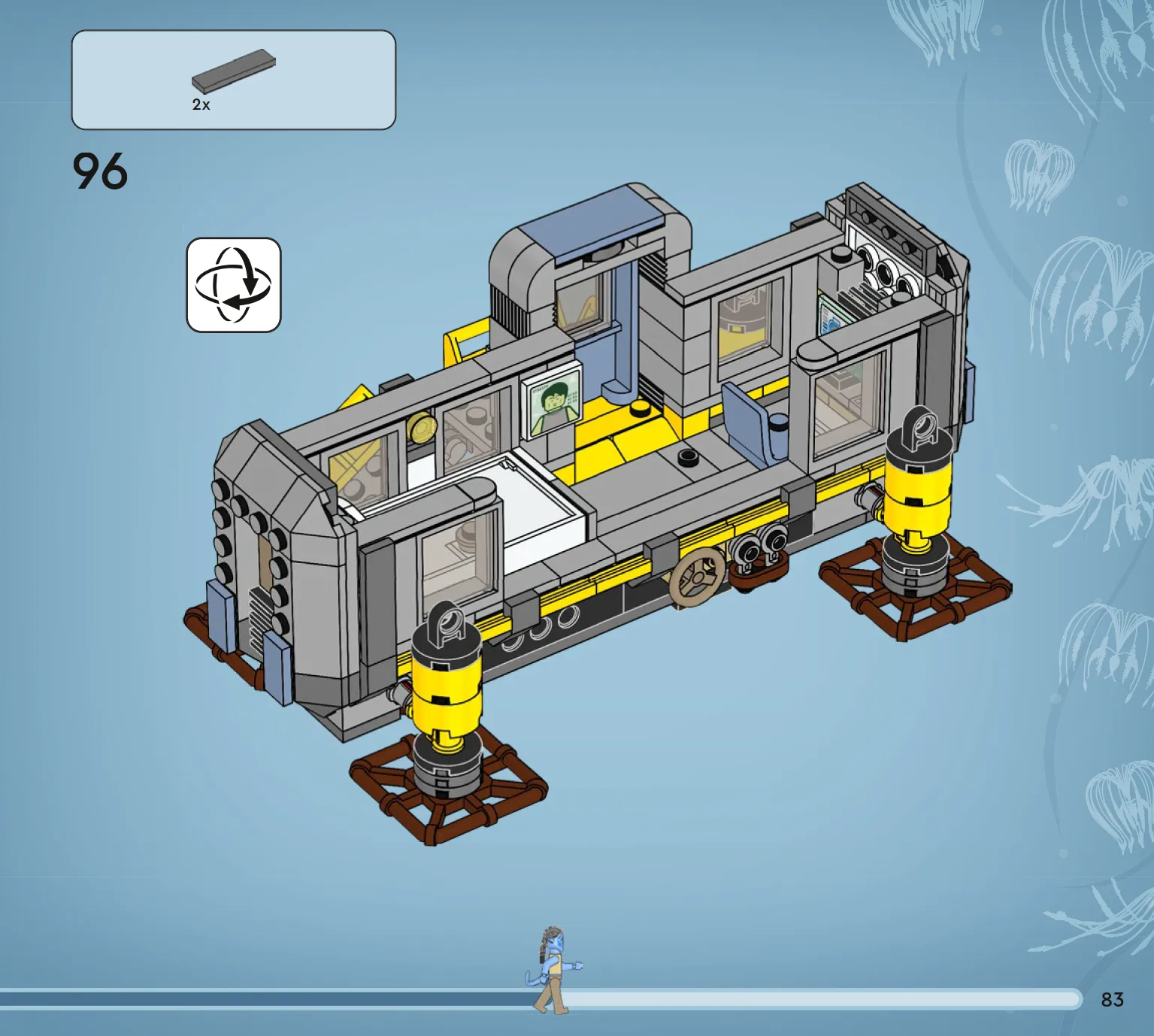Click the Na'vi character progress marker
This screenshot has height=1036, width=1154.
tap(553, 970)
